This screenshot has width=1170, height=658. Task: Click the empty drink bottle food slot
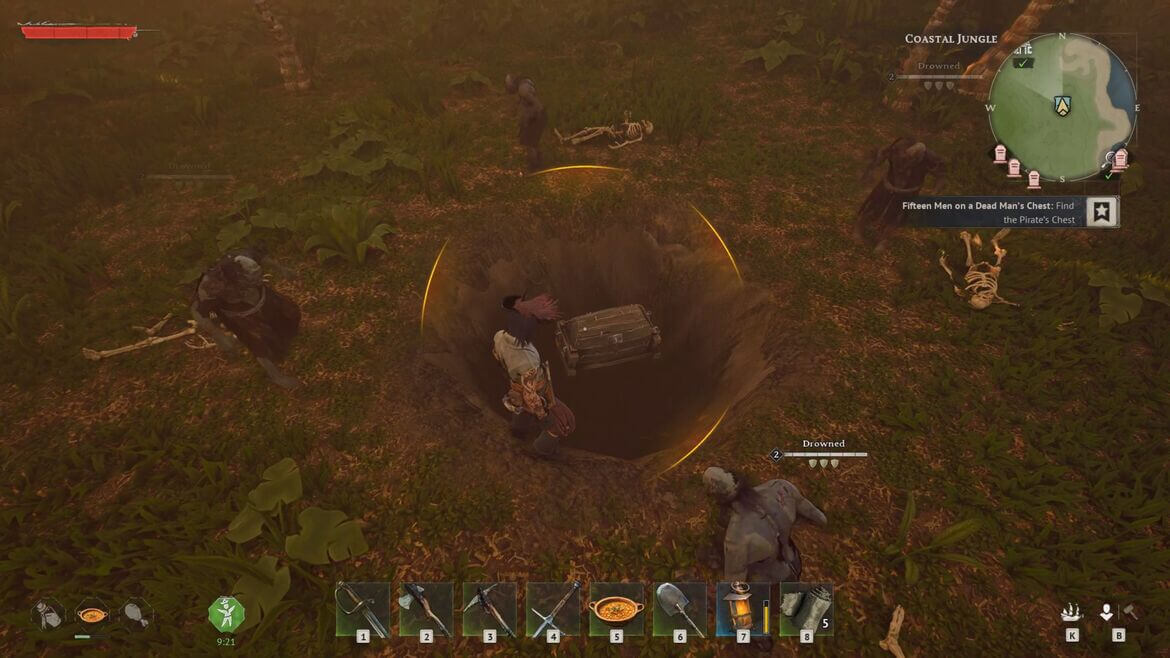point(48,613)
